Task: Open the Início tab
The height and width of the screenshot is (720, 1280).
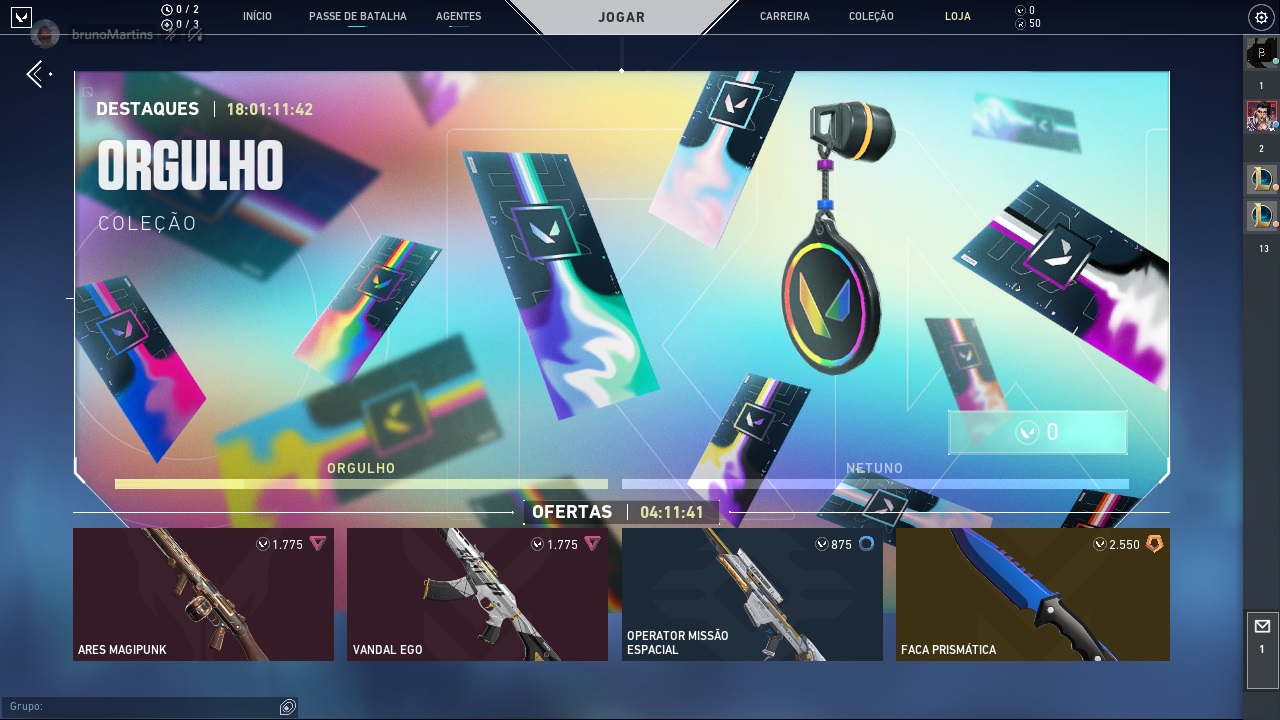Action: point(257,17)
